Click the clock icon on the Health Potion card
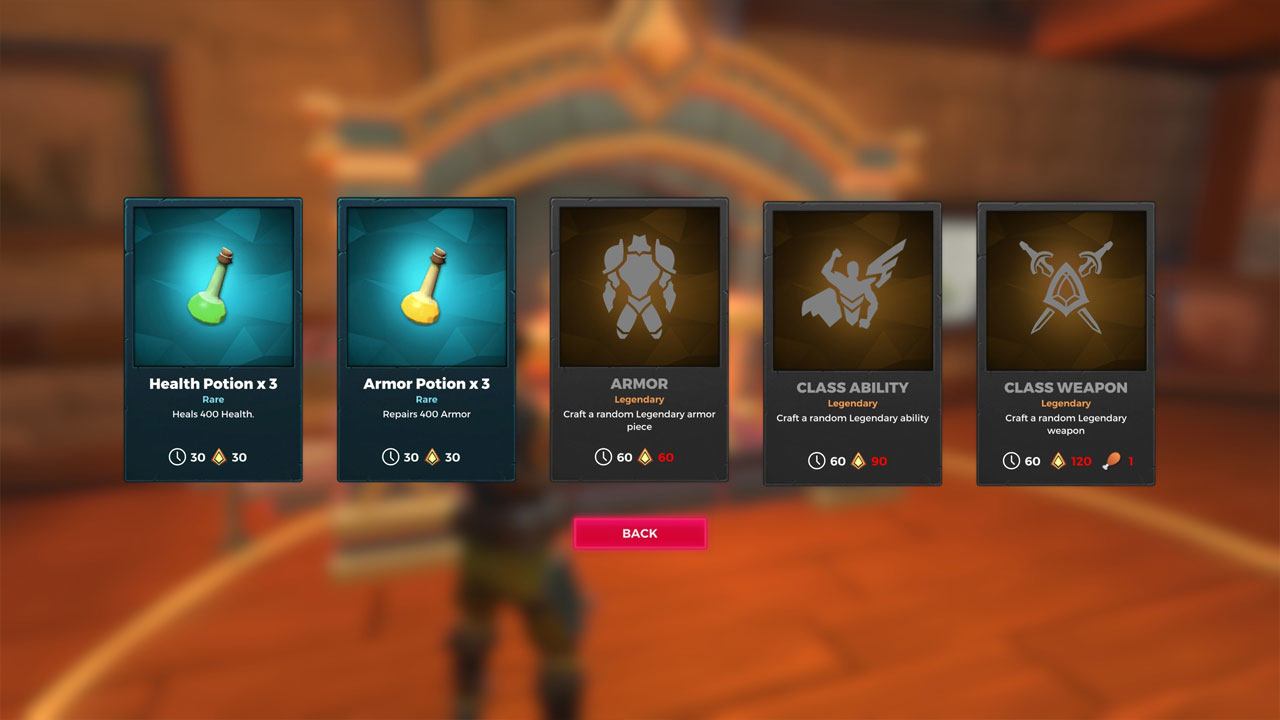This screenshot has width=1280, height=720. 178,457
